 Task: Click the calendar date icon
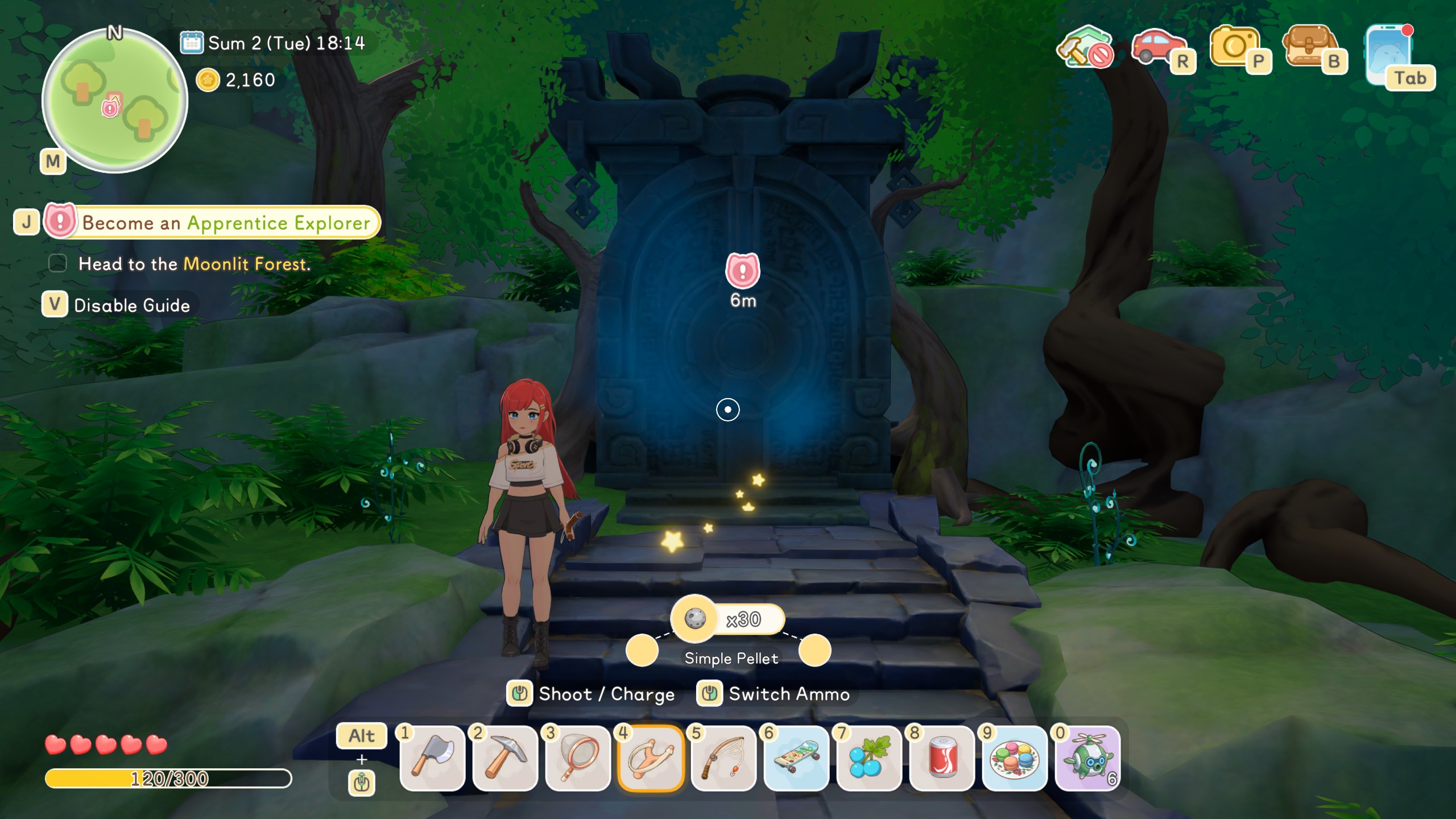[192, 43]
